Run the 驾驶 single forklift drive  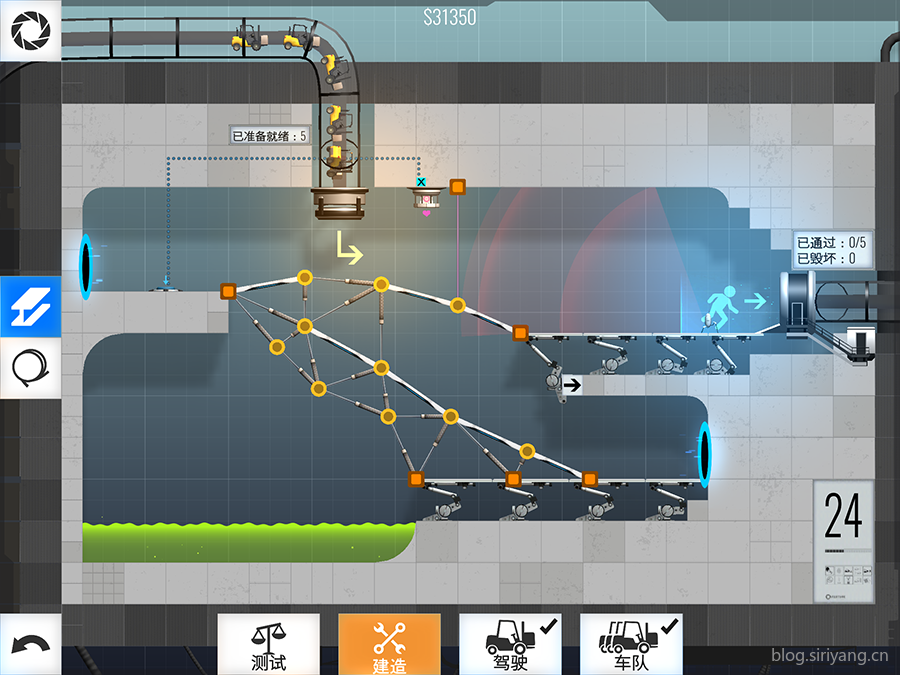pos(510,644)
